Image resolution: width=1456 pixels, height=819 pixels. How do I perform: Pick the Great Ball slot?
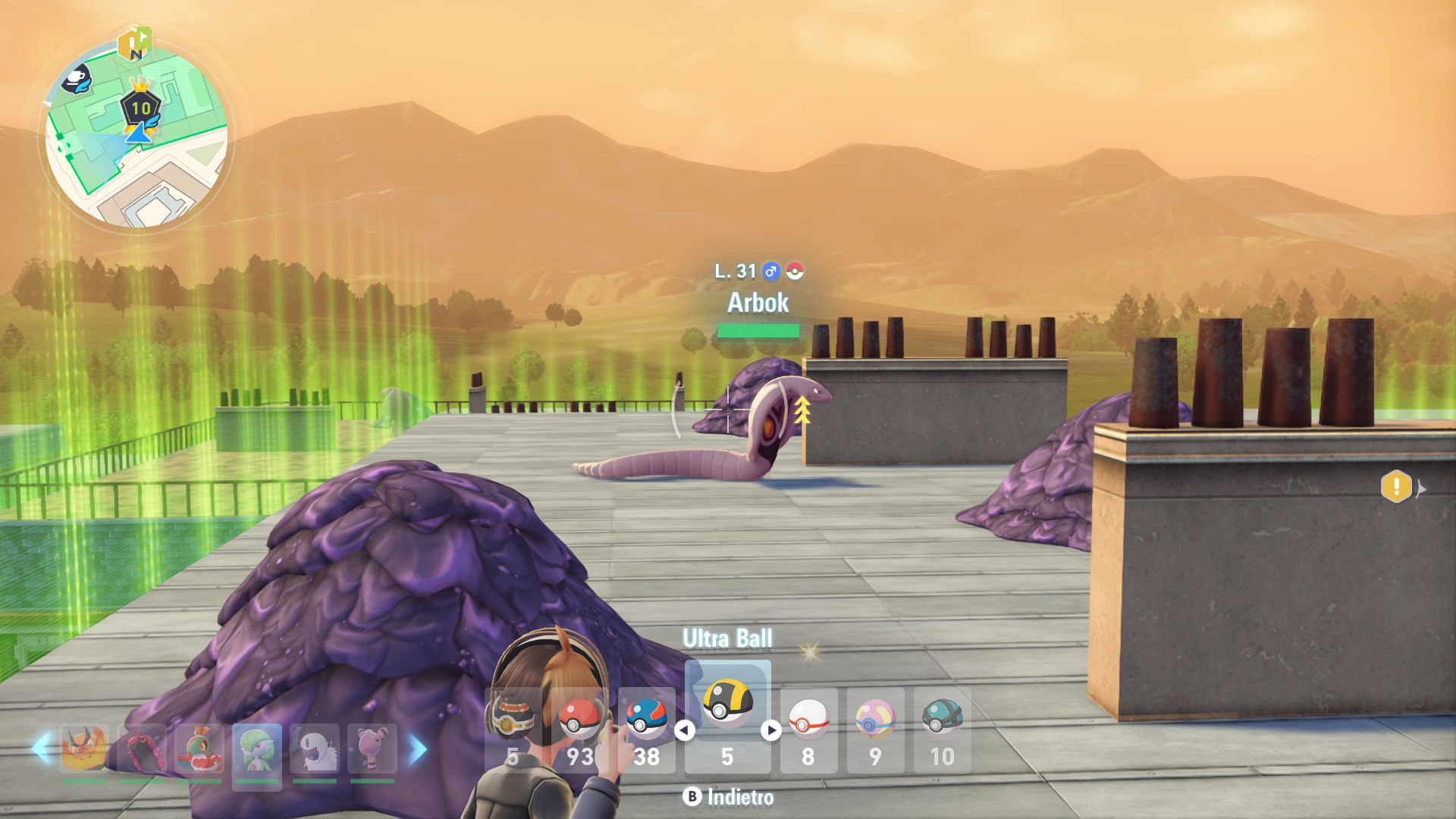(x=647, y=728)
